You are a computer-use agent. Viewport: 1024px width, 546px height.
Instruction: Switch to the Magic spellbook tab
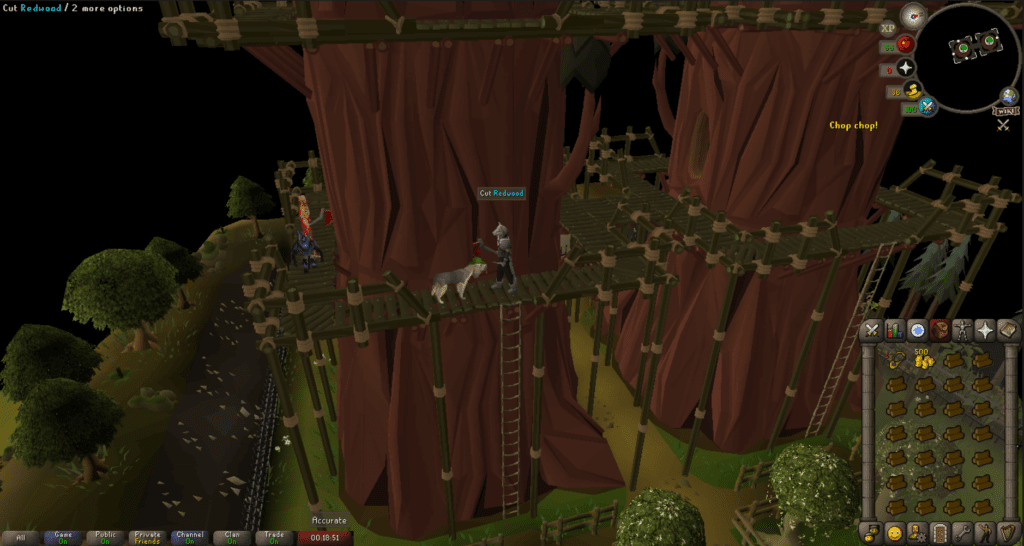pyautogui.click(x=1008, y=330)
